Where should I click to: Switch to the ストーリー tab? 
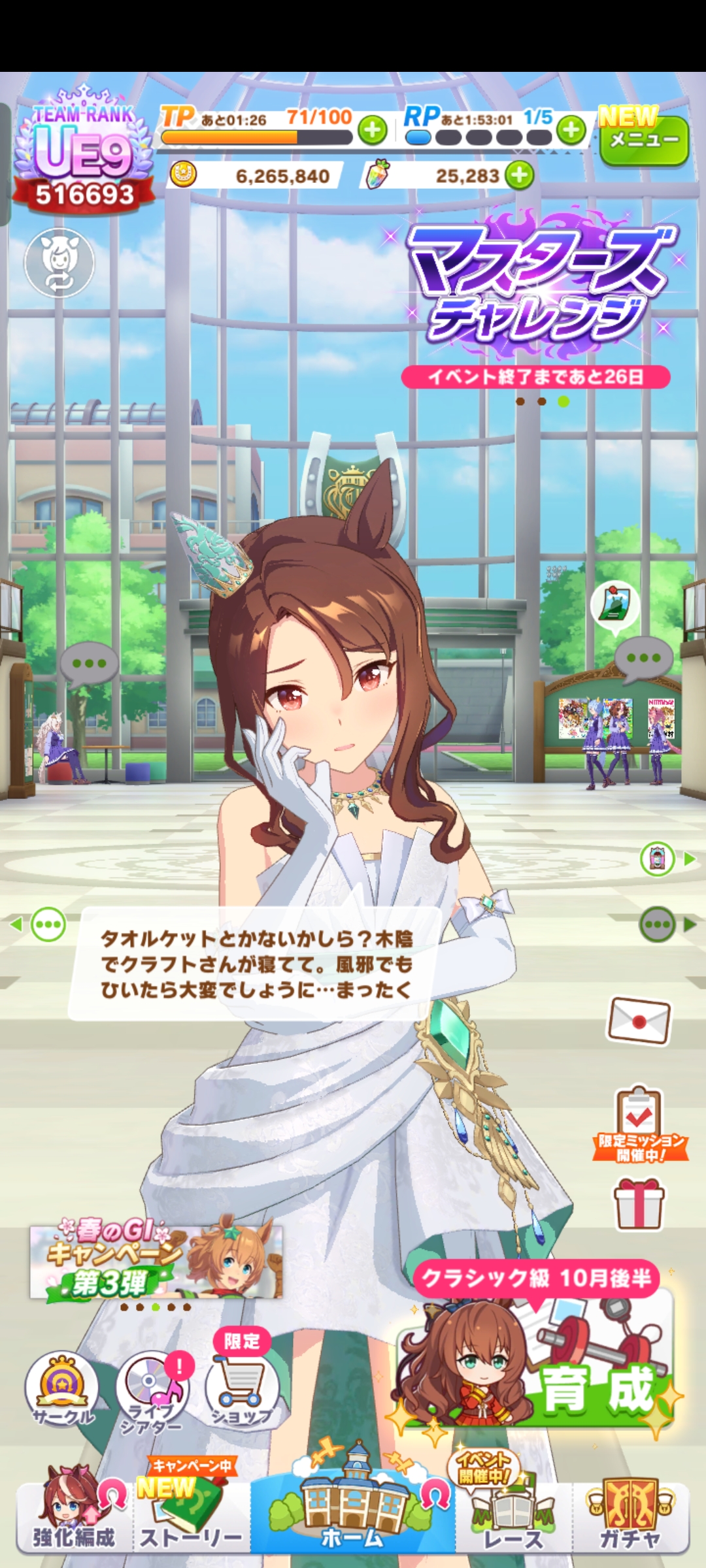point(191,1516)
